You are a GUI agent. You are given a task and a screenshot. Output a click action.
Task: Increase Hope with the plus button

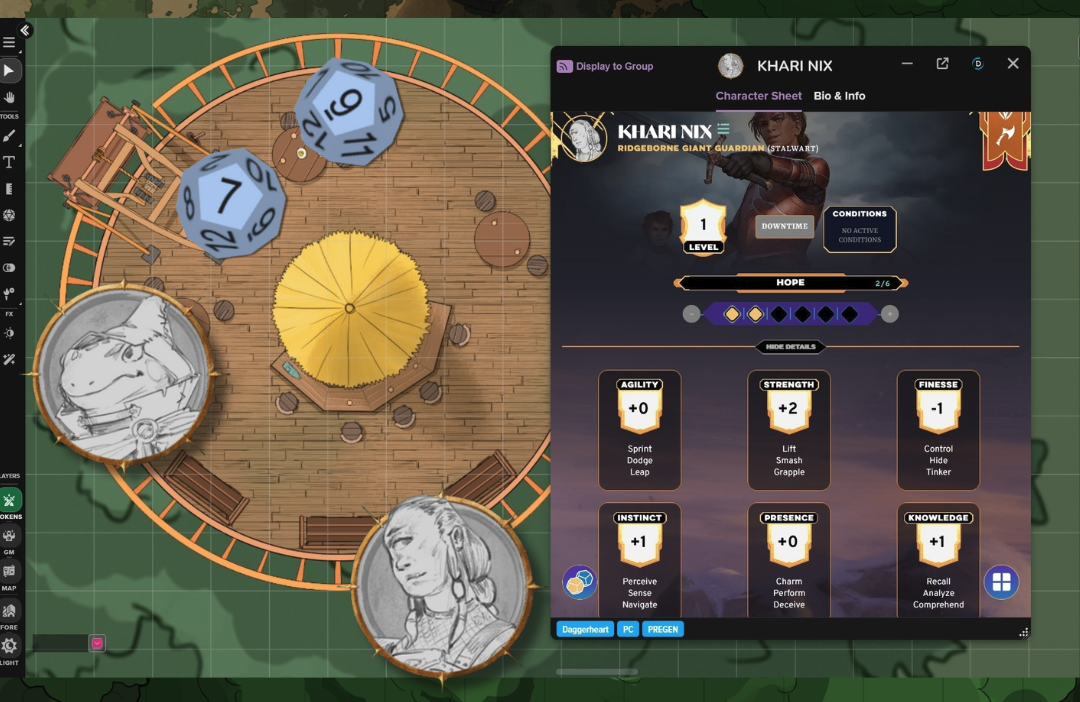(889, 314)
